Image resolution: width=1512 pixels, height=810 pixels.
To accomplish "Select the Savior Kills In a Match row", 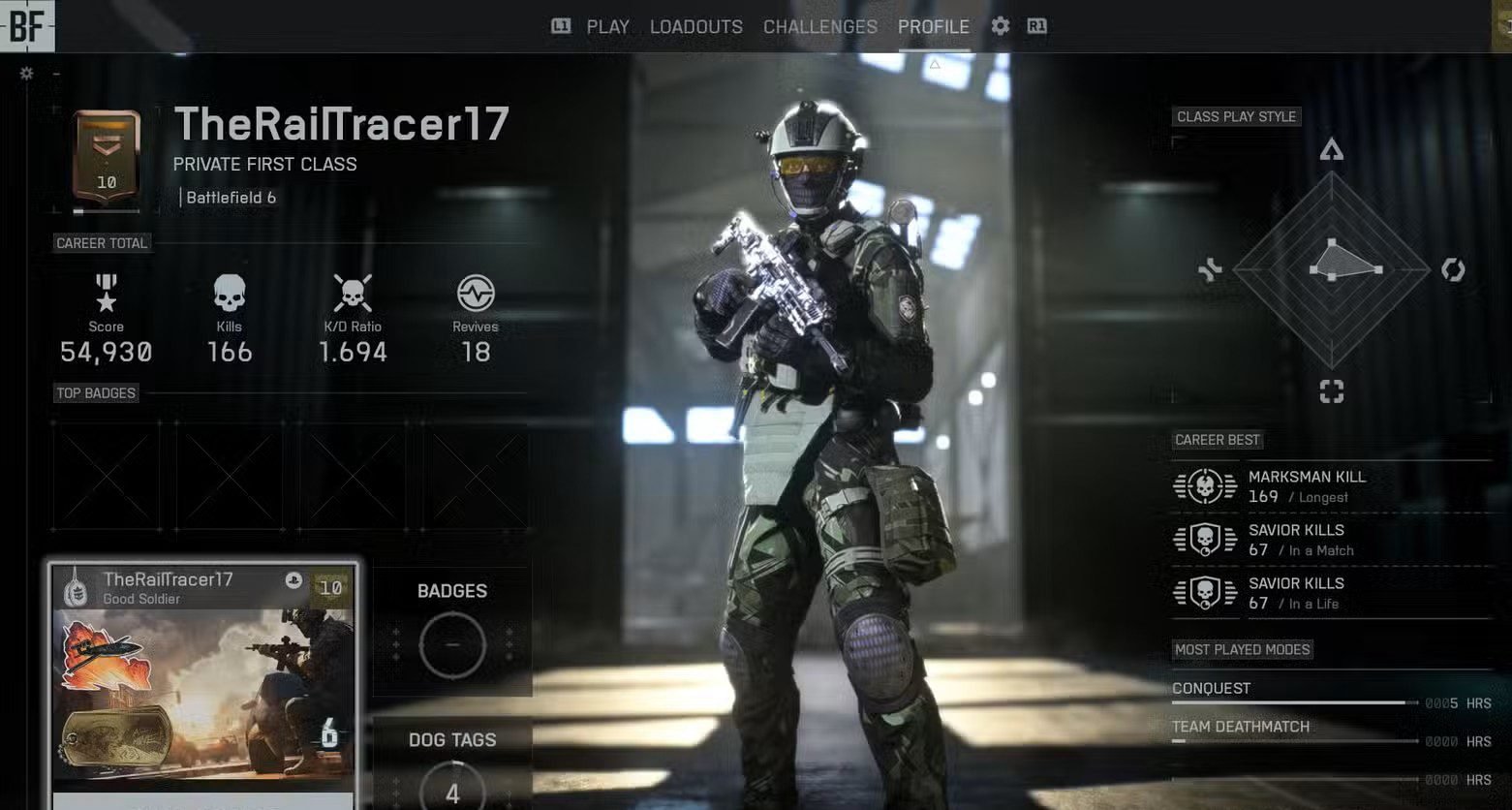I will (1331, 540).
